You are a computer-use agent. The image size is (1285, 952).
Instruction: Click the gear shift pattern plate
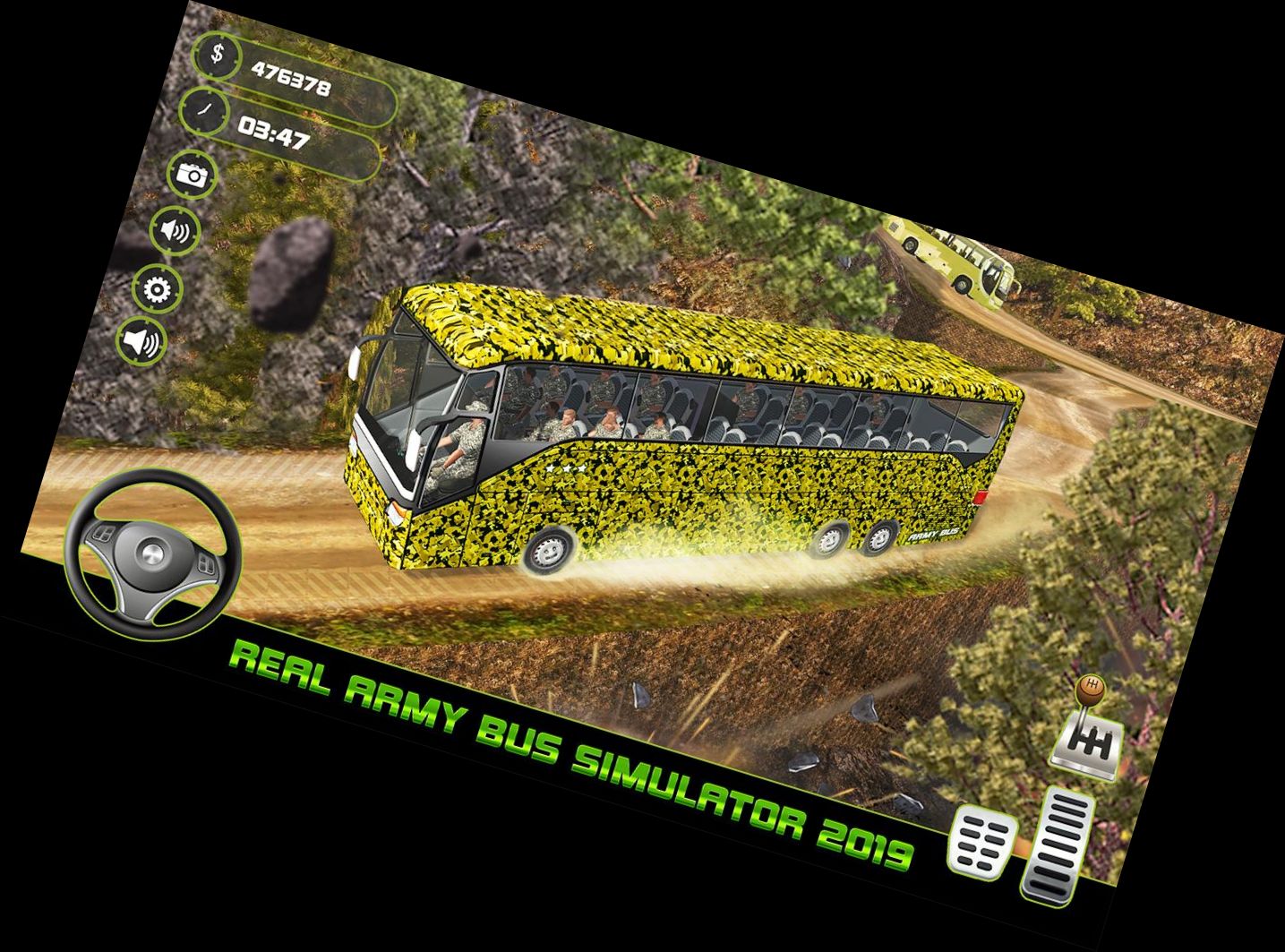coord(1089,745)
